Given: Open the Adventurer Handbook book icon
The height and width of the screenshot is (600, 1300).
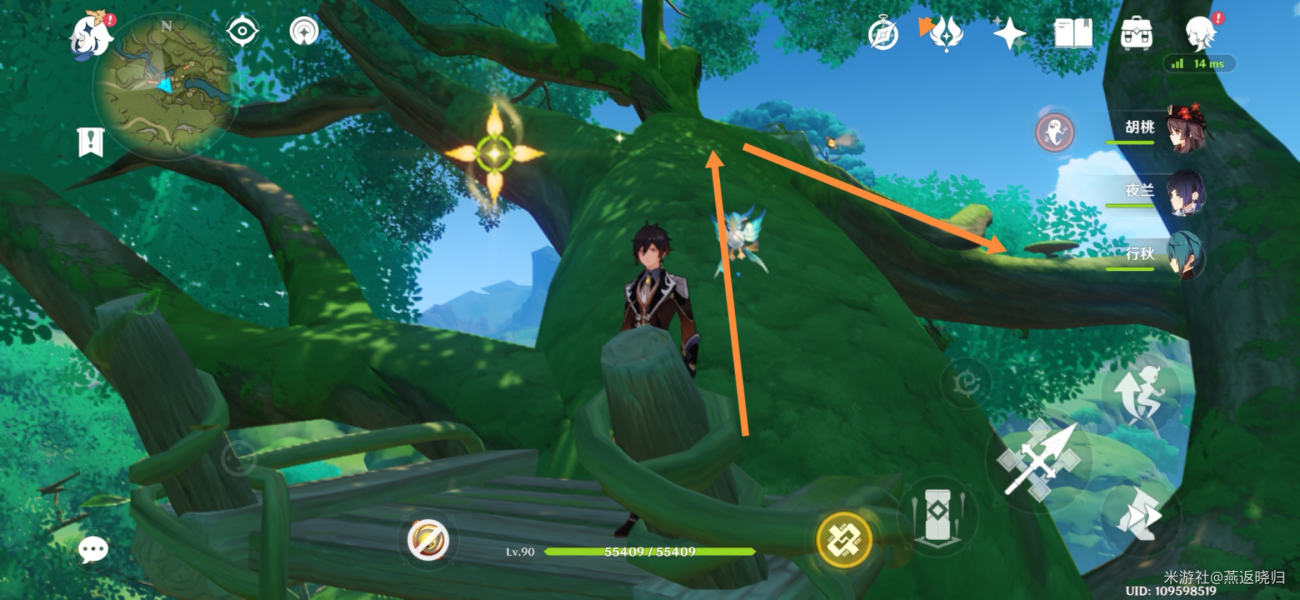Looking at the screenshot, I should click(x=1073, y=34).
